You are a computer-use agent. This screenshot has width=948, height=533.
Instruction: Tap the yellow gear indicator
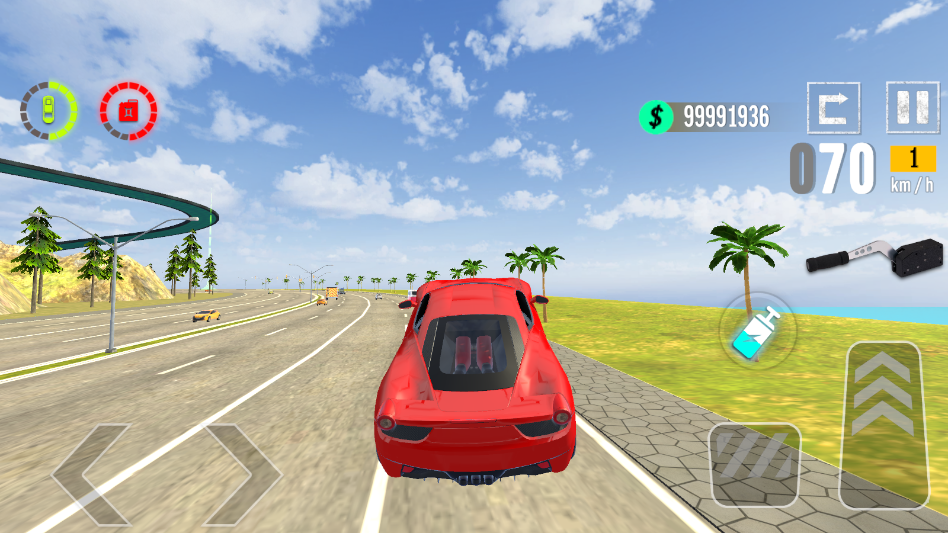(912, 158)
